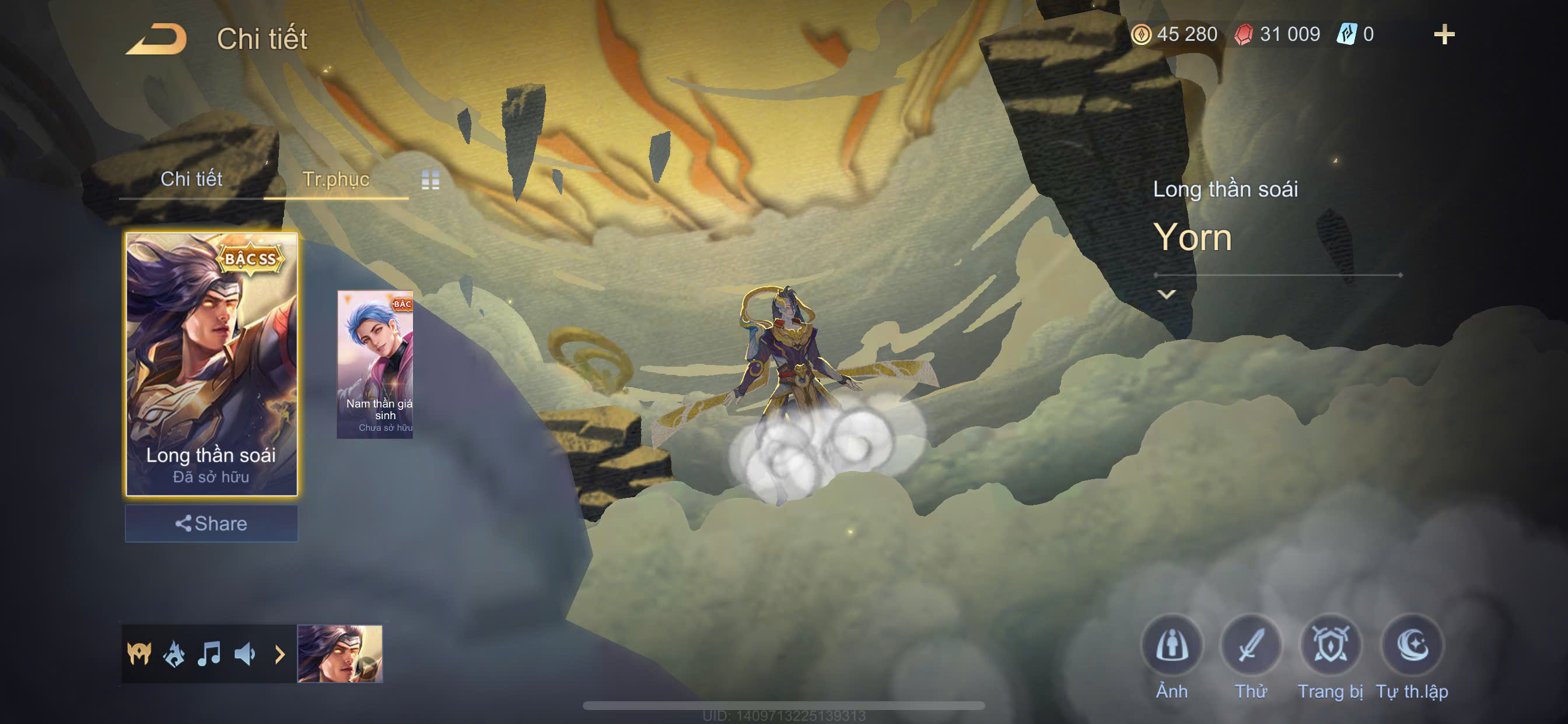Choose the Nam thần giáng sinh skin card
1568x724 pixels.
(x=376, y=364)
